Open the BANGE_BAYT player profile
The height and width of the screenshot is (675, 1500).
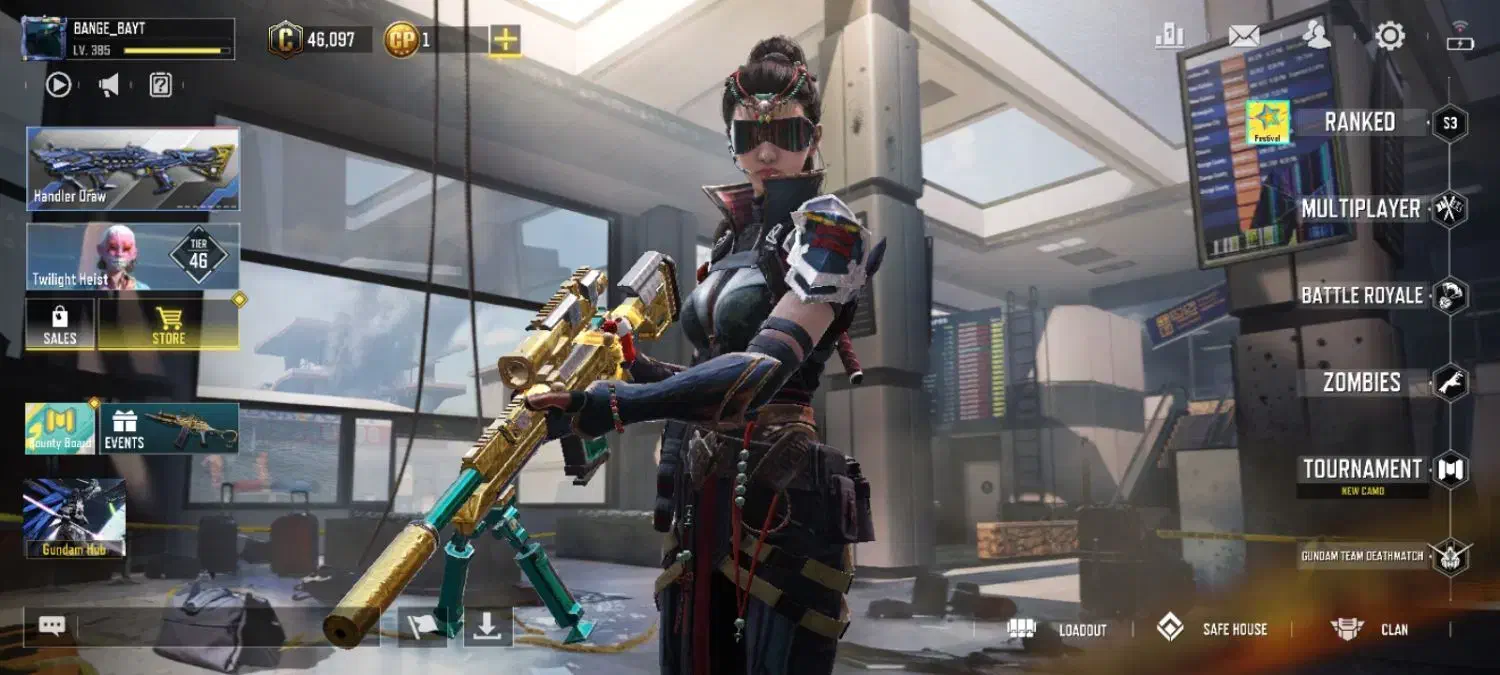[128, 39]
